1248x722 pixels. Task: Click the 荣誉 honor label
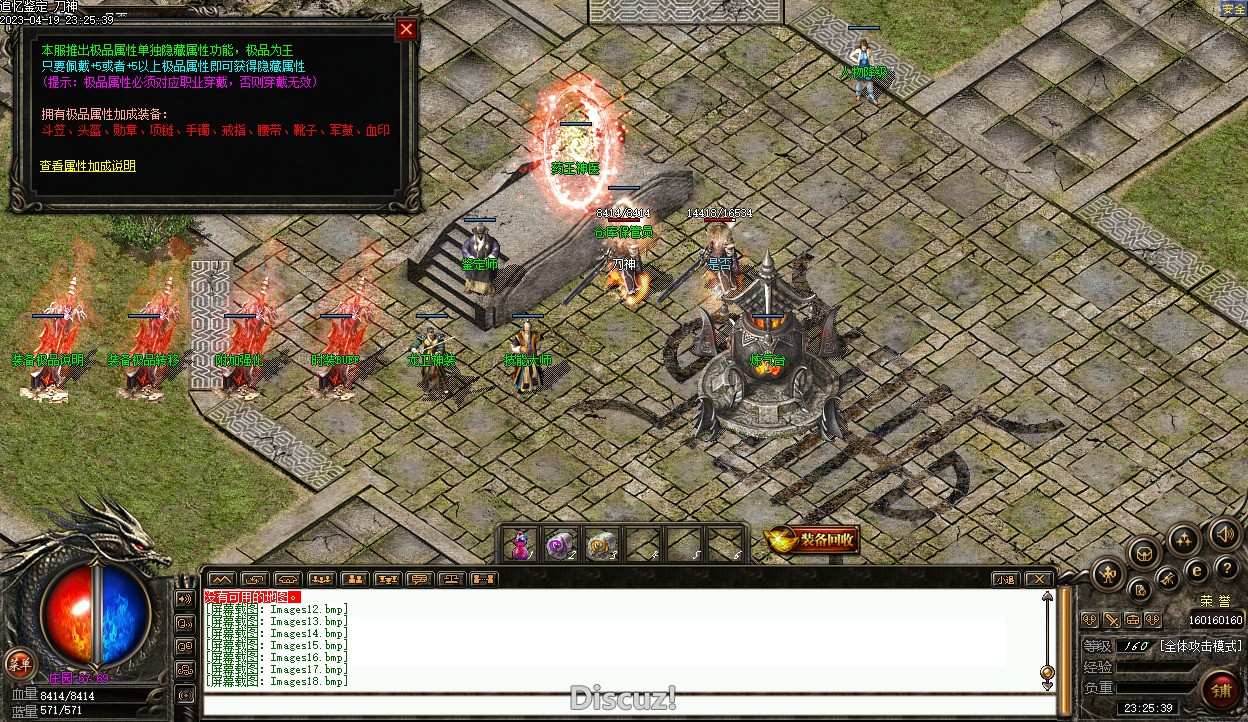point(1215,601)
